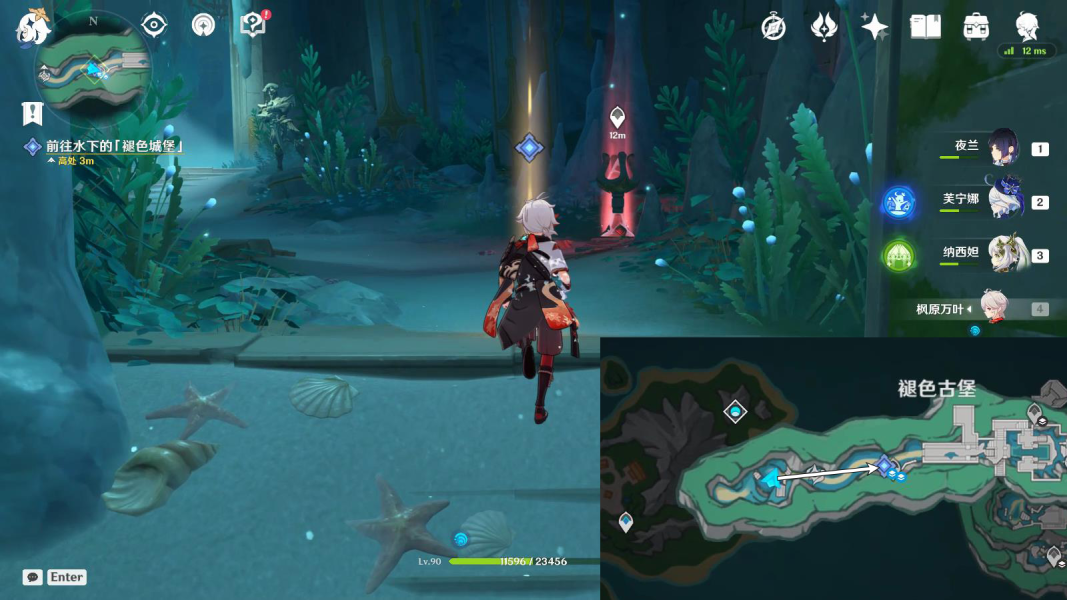The height and width of the screenshot is (600, 1067).
Task: Open the chat box speech bubble
Action: pyautogui.click(x=33, y=577)
